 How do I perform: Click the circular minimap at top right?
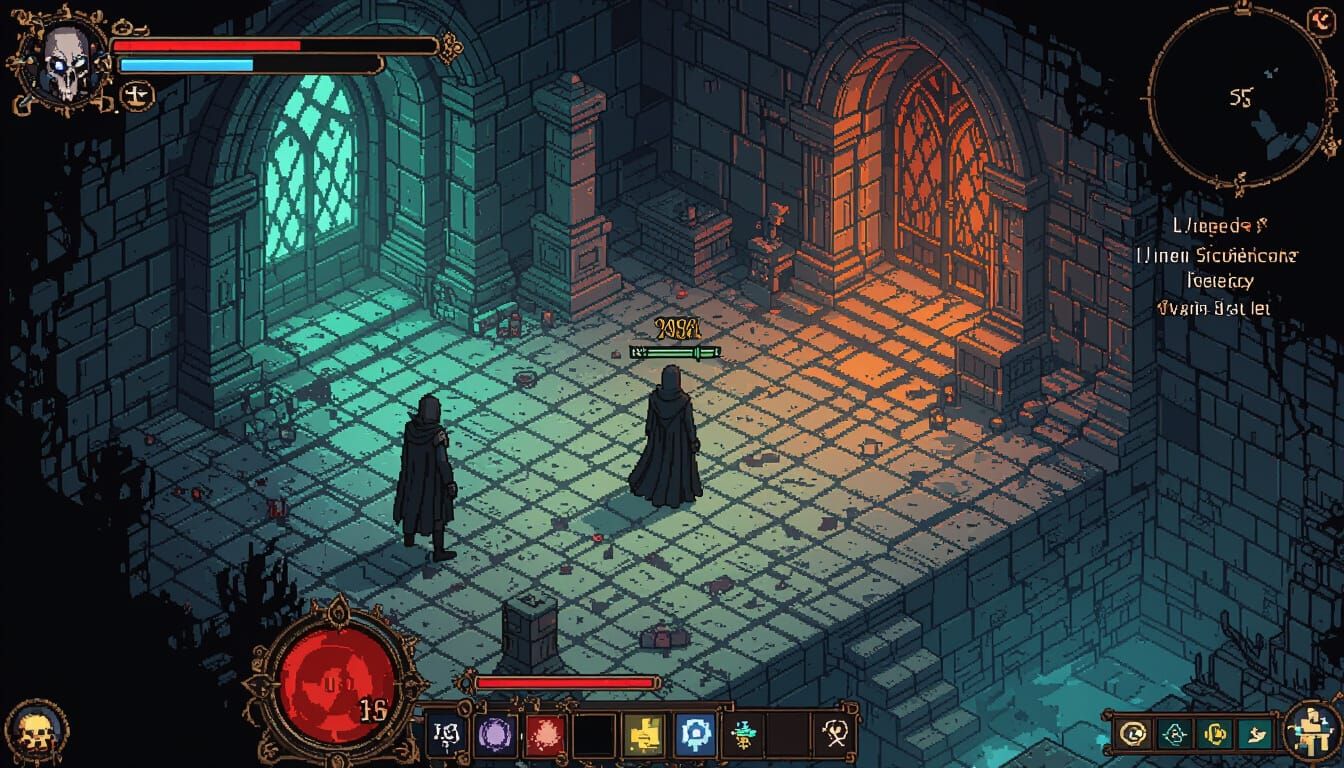[x=1238, y=97]
